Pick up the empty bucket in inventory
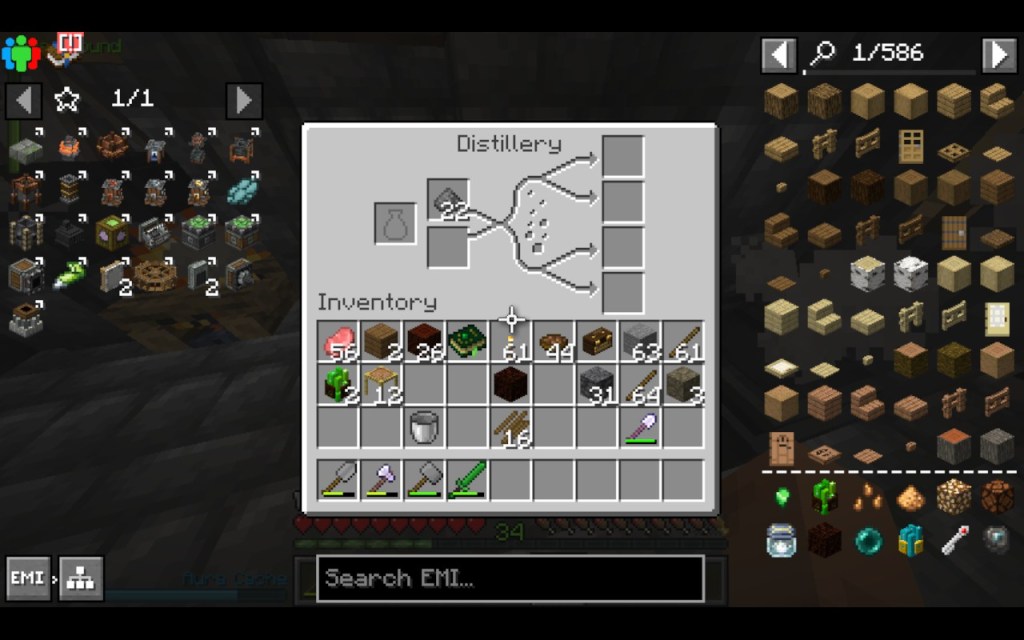The width and height of the screenshot is (1024, 640). [425, 428]
